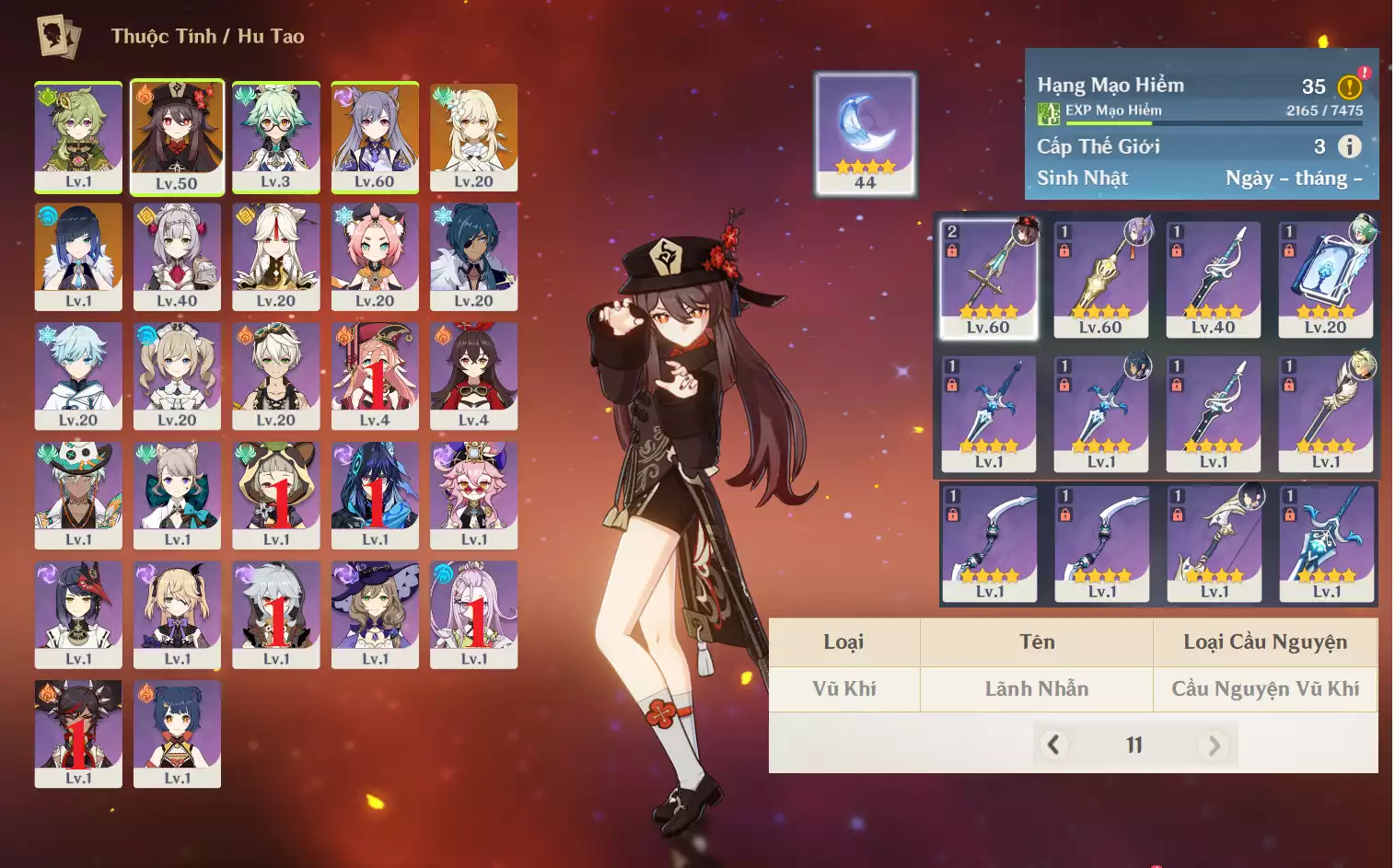Screen dimensions: 1395x868
Task: Select the Lynette Lv.1 character card
Action: (177, 495)
